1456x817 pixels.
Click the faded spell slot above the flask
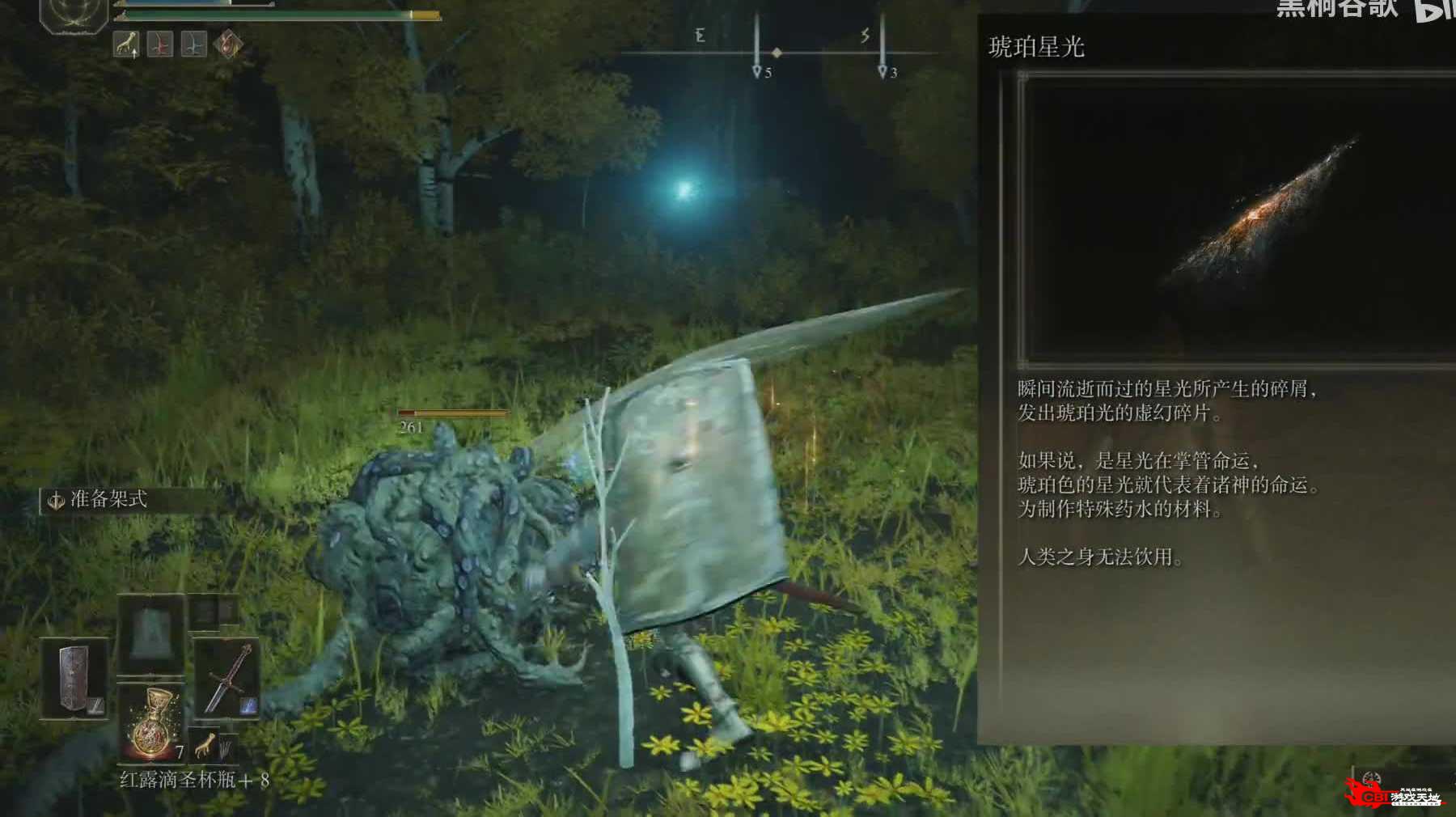[x=150, y=633]
